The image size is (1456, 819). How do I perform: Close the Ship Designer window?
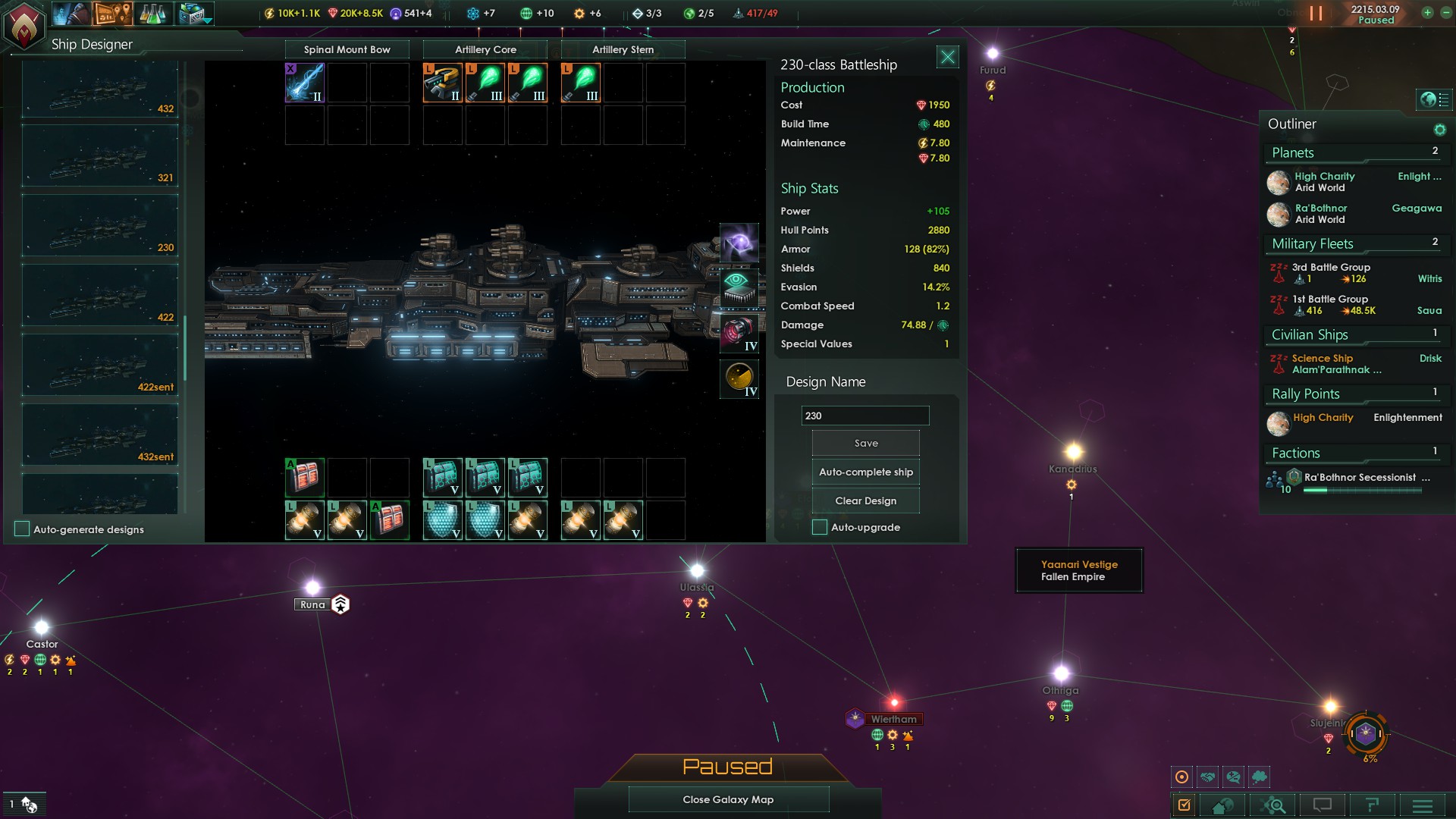coord(947,57)
